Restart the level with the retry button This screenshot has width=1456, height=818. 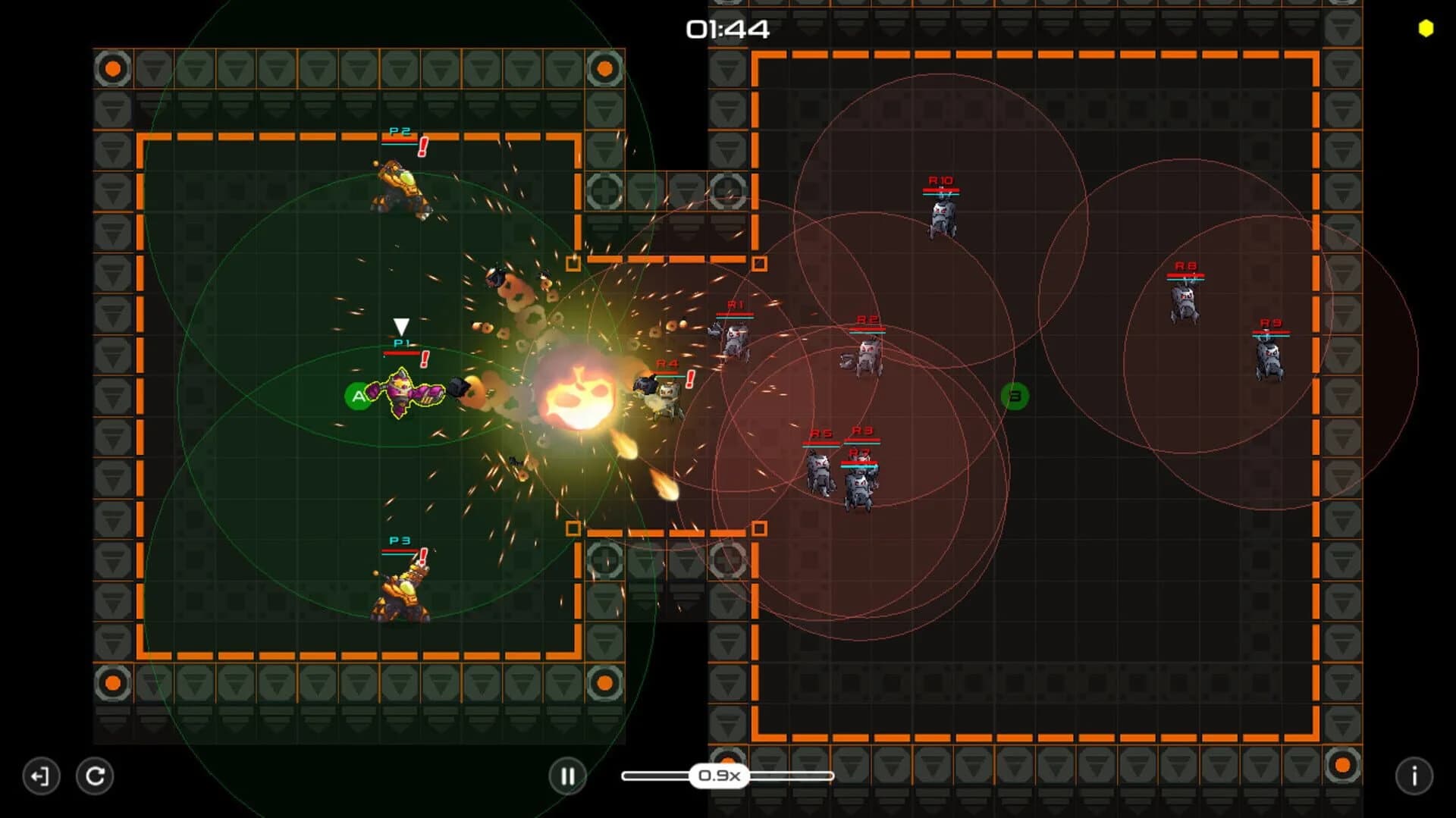pos(94,776)
